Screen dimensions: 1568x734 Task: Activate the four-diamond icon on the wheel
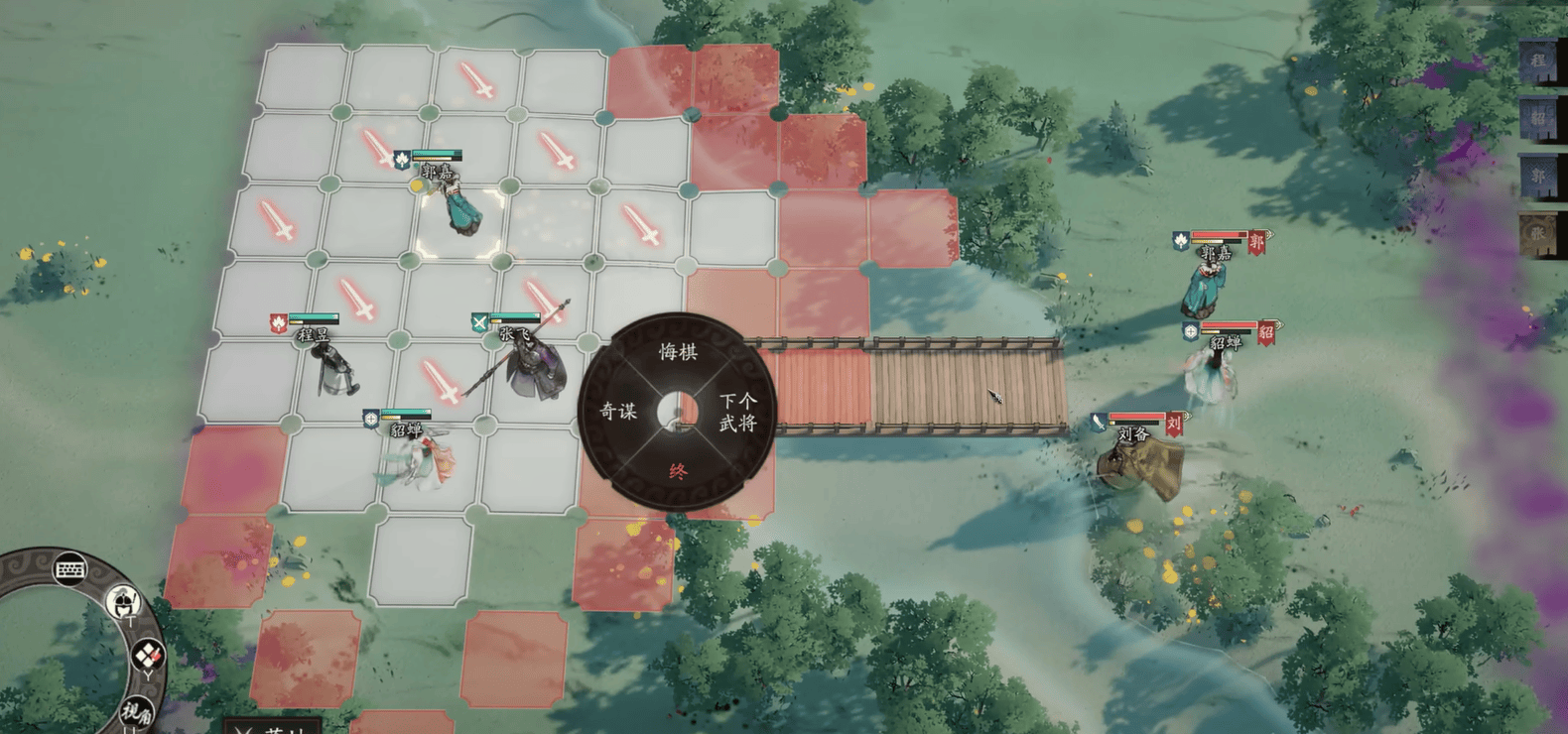pos(148,655)
